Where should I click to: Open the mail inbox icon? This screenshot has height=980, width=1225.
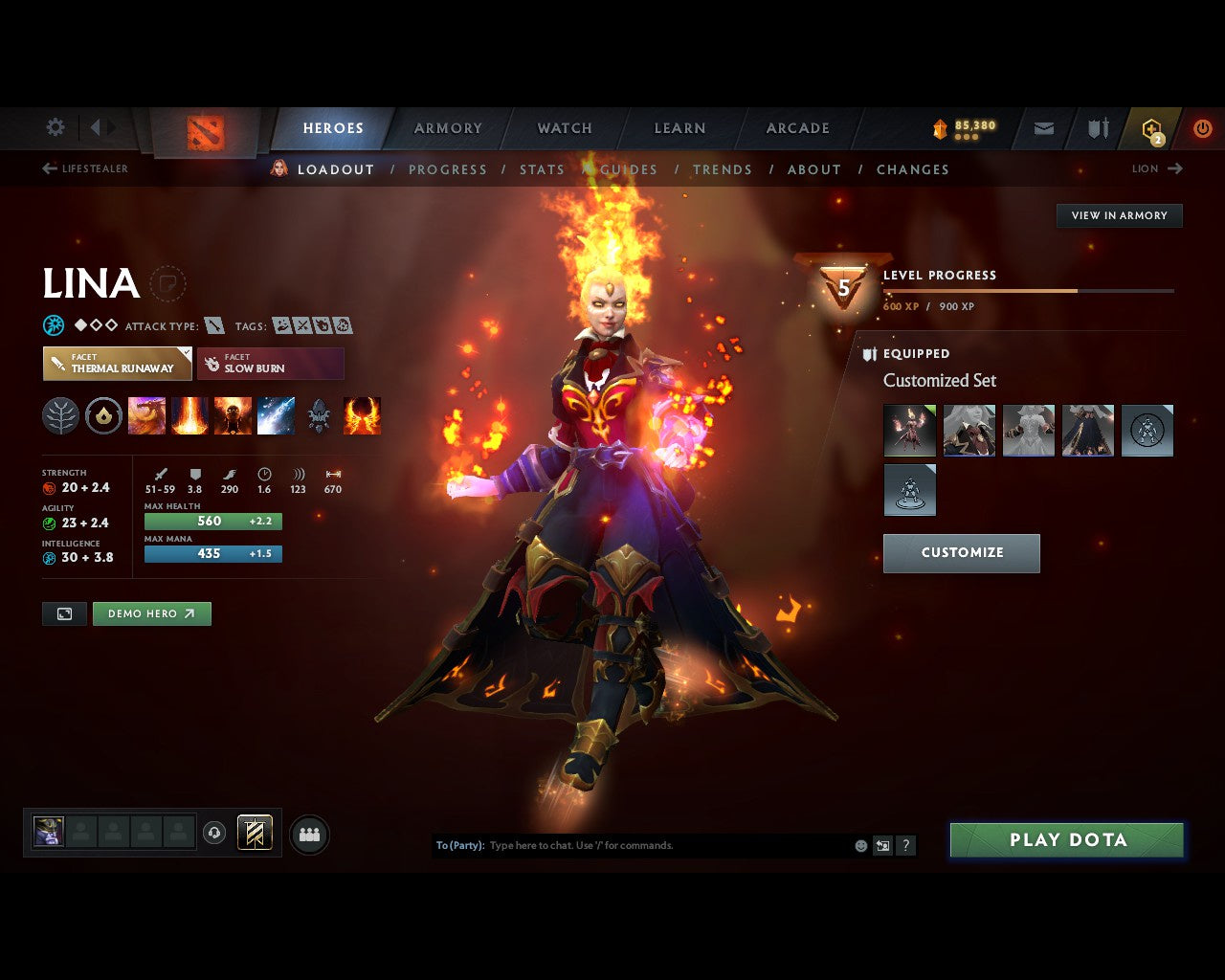(1043, 128)
